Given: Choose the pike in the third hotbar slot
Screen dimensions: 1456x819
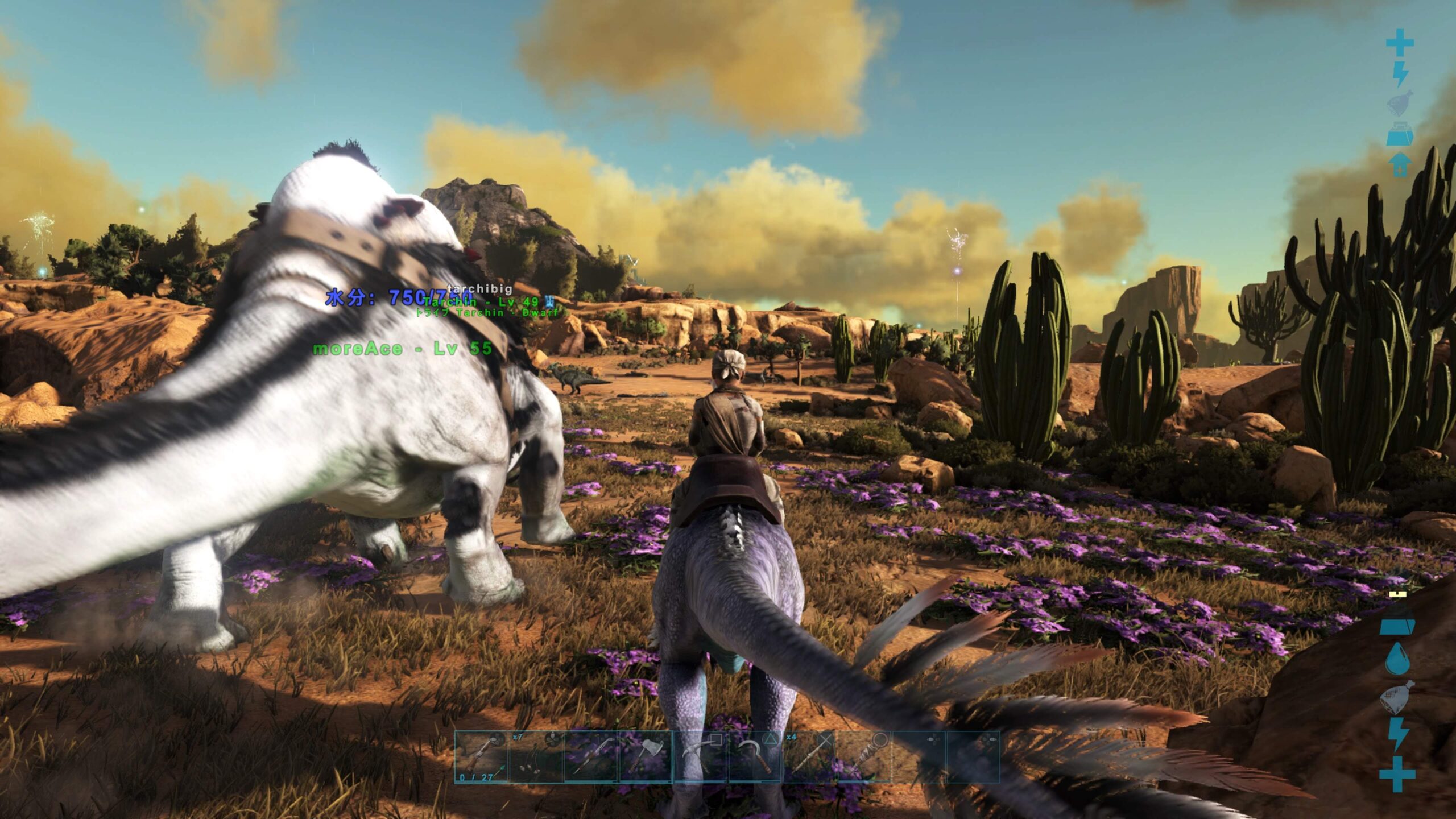Looking at the screenshot, I should click(590, 757).
